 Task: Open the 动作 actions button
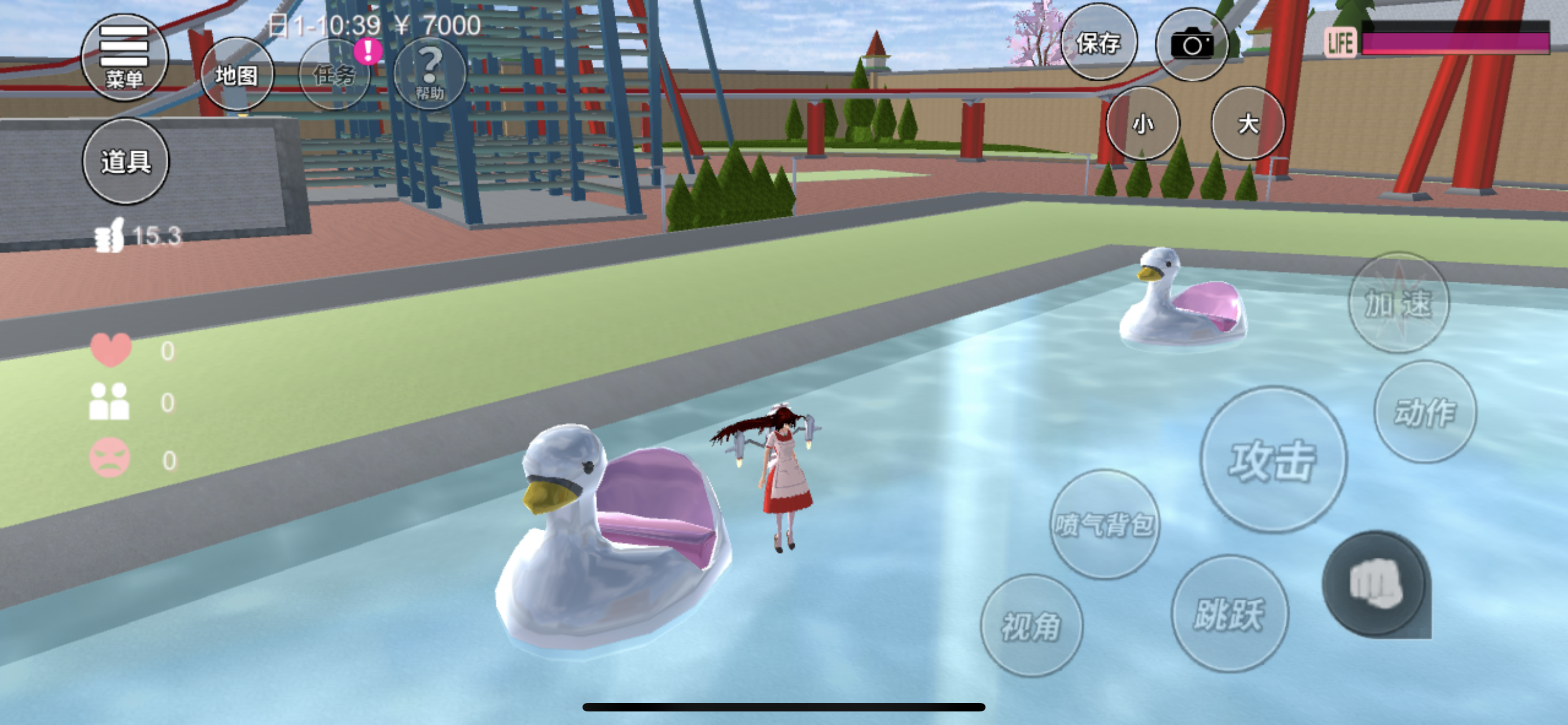click(x=1425, y=412)
